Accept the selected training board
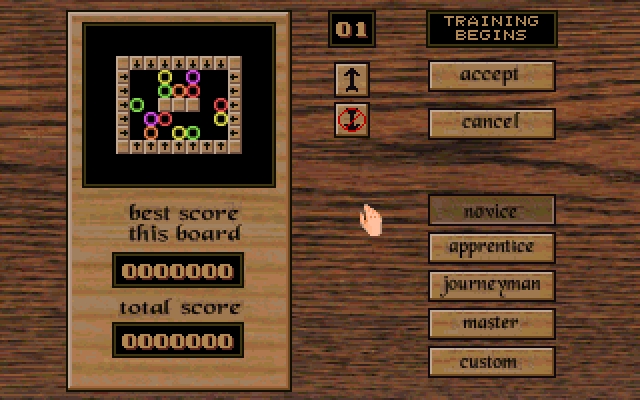Viewport: 640px width, 400px height. tap(491, 75)
